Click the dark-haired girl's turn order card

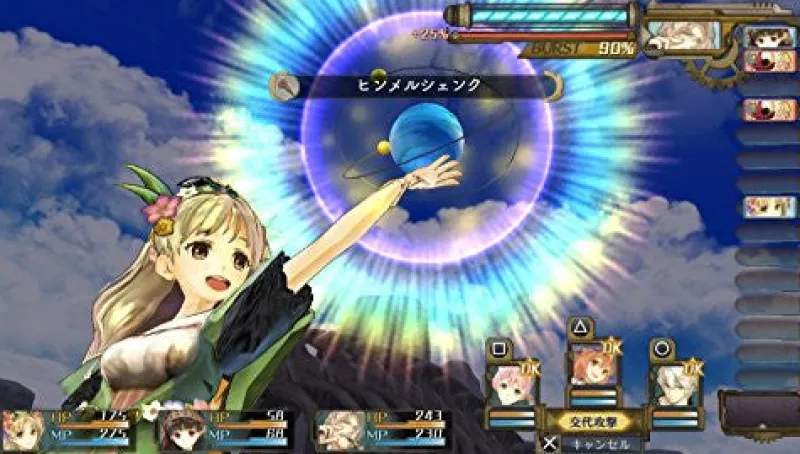pyautogui.click(x=768, y=37)
